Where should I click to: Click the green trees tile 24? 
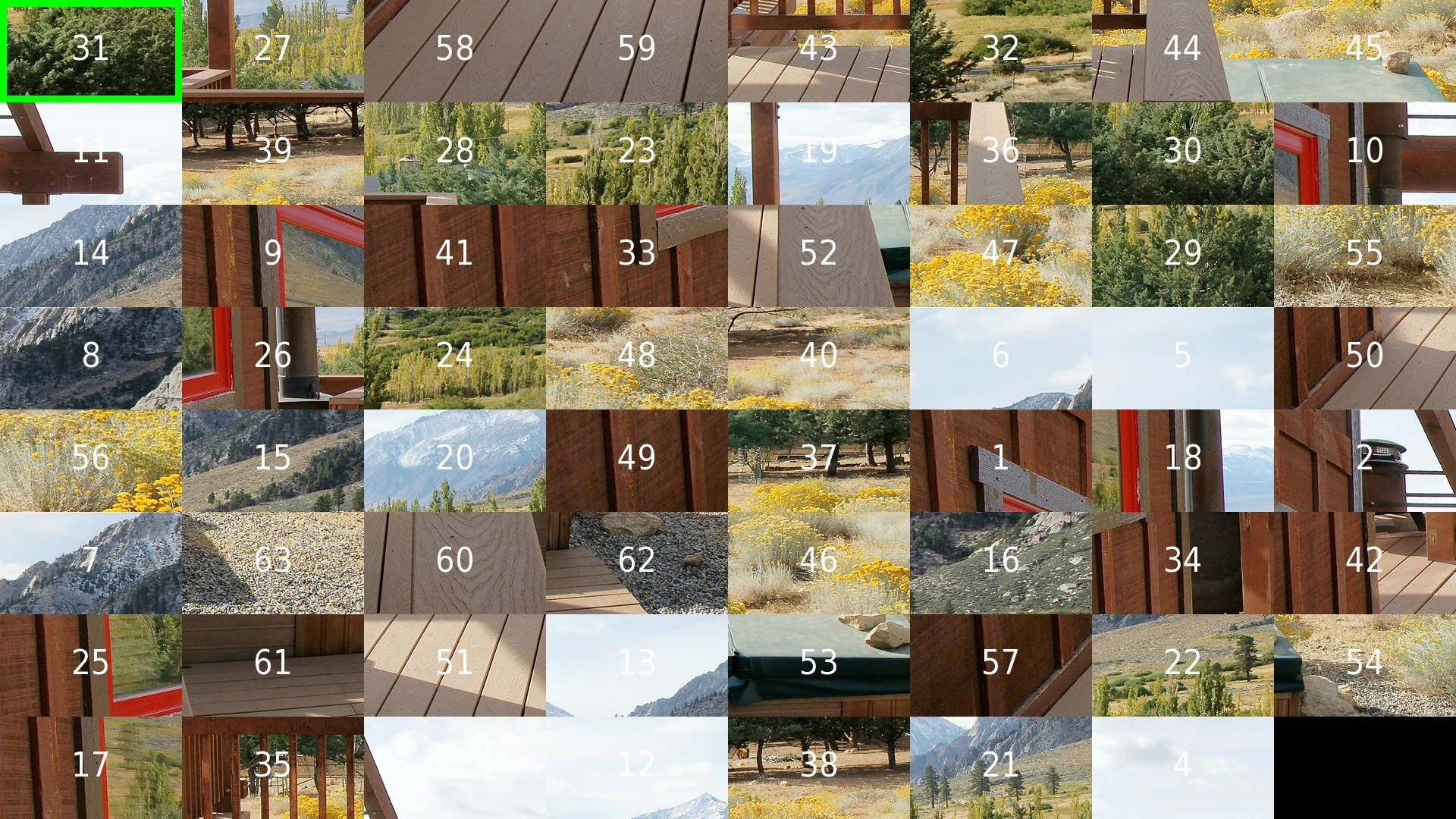(455, 358)
